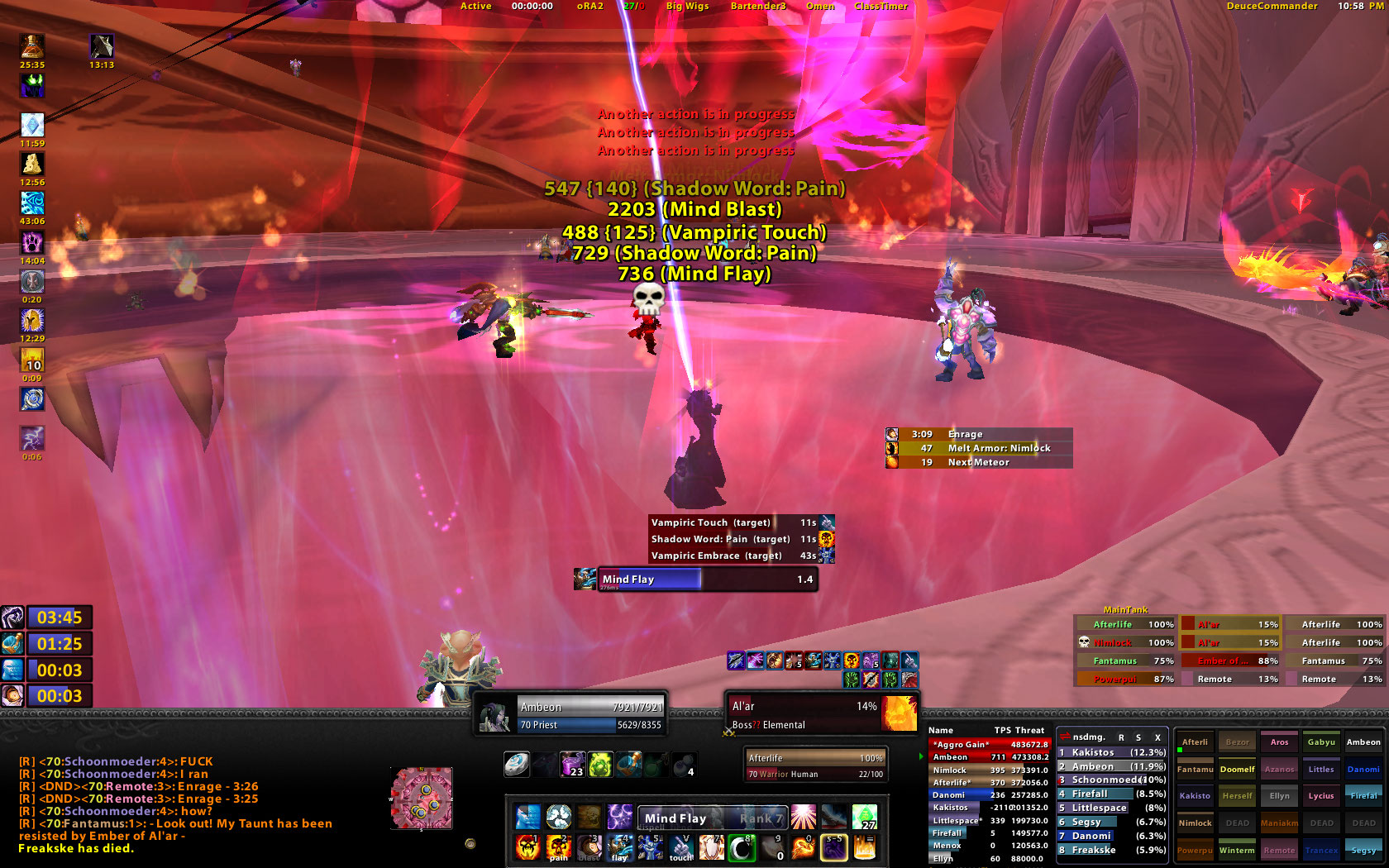Open the minimap
Viewport: 1389px width, 868px height.
click(x=422, y=798)
